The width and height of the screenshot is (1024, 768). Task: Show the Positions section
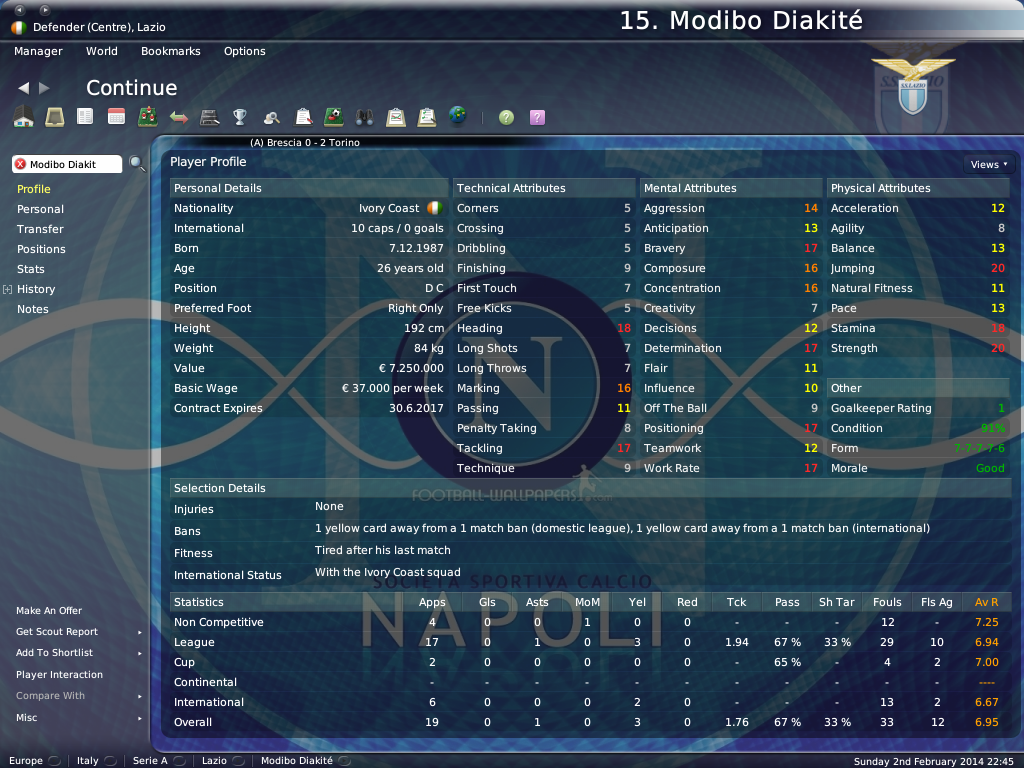41,249
